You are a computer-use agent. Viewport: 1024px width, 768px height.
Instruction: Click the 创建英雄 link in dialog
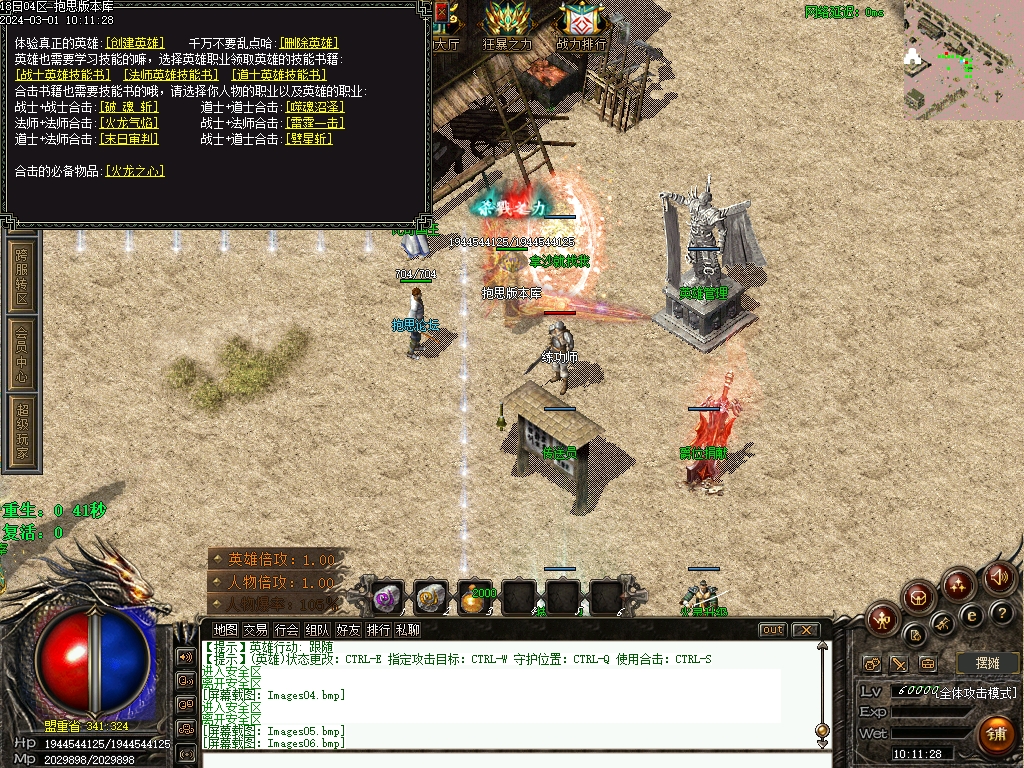(135, 43)
